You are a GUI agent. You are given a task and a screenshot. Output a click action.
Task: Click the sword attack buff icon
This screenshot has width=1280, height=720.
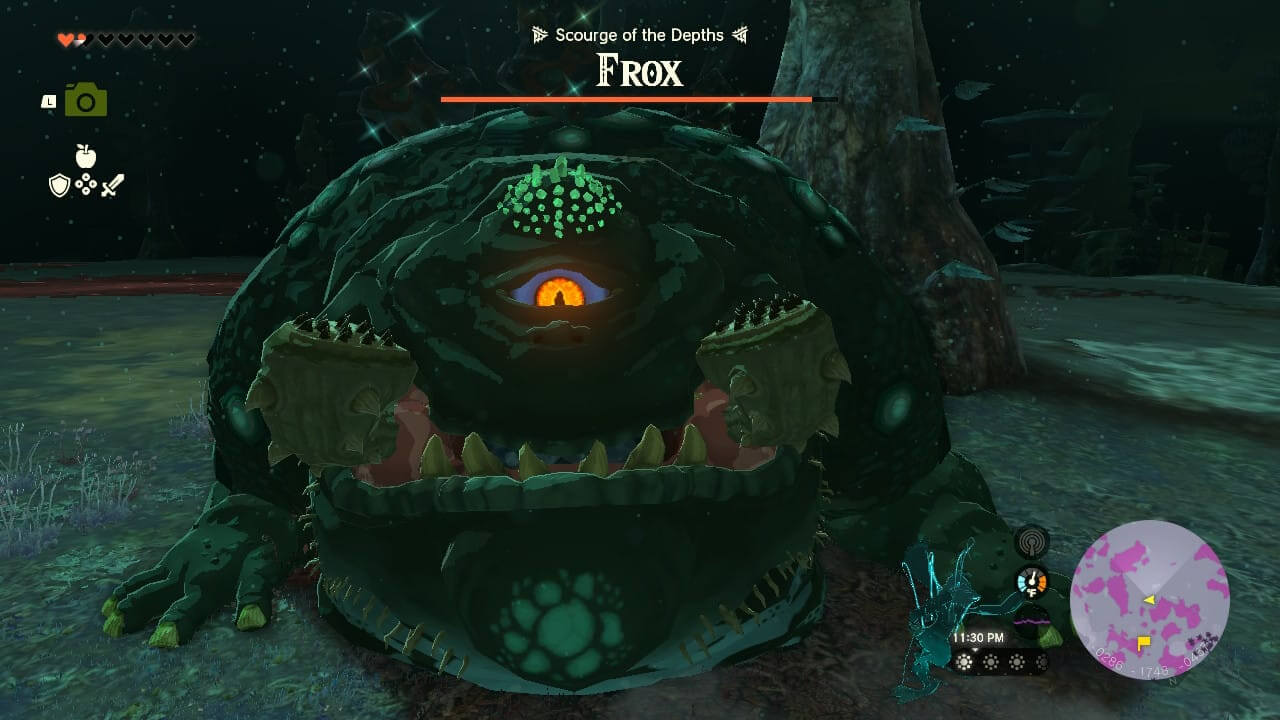(113, 184)
